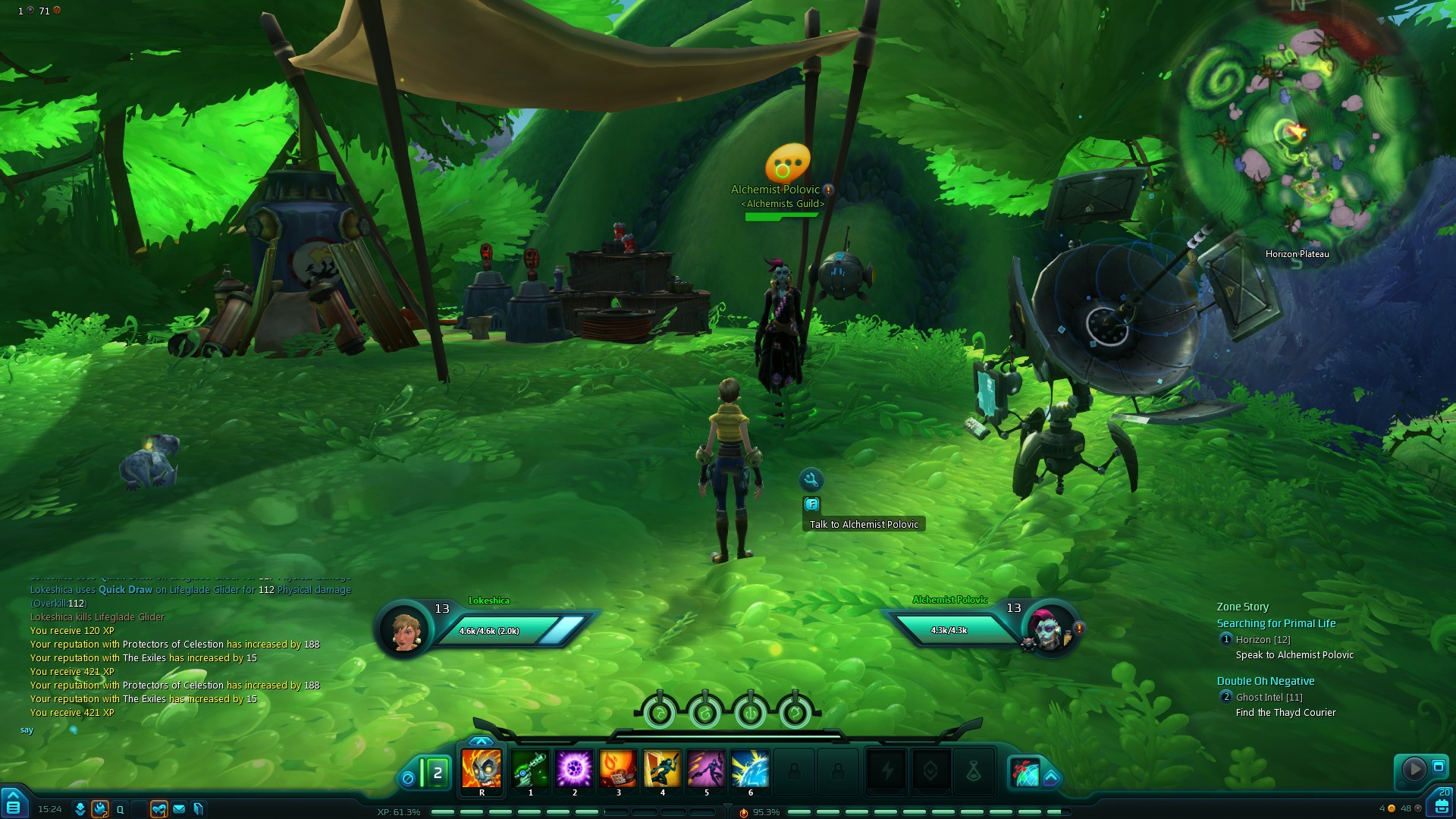Trigger the leaping gunslinger ability in slot 4

(662, 769)
